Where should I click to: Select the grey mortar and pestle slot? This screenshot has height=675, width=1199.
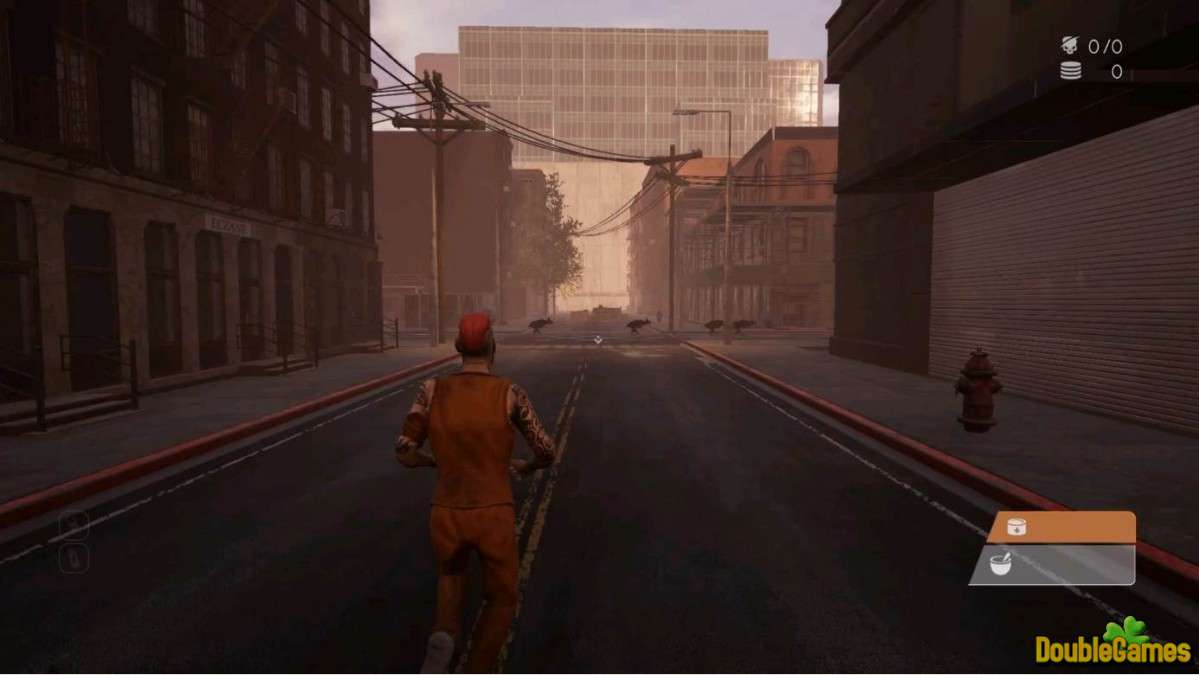click(1053, 565)
